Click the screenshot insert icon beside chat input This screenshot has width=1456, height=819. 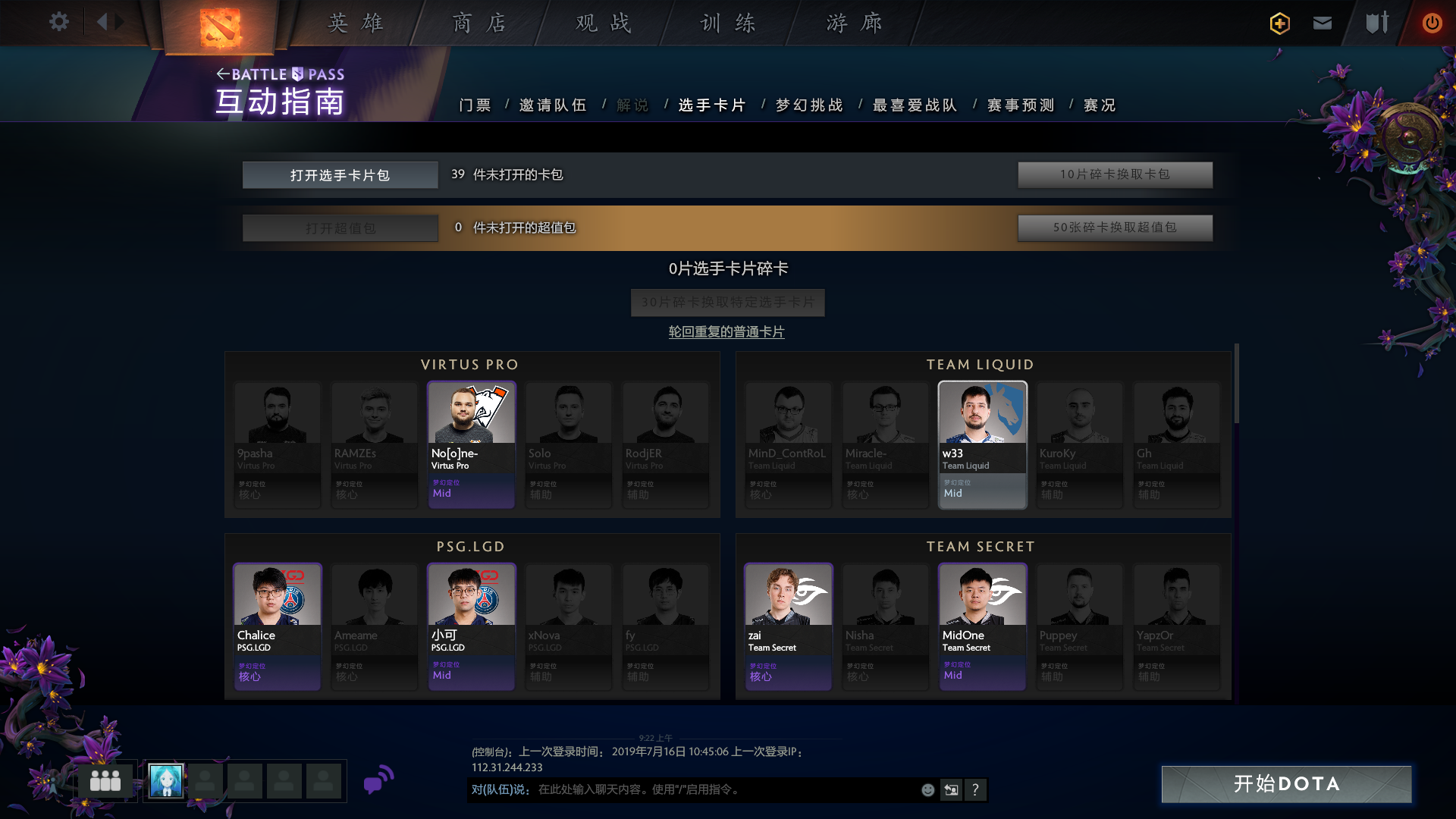coord(951,789)
